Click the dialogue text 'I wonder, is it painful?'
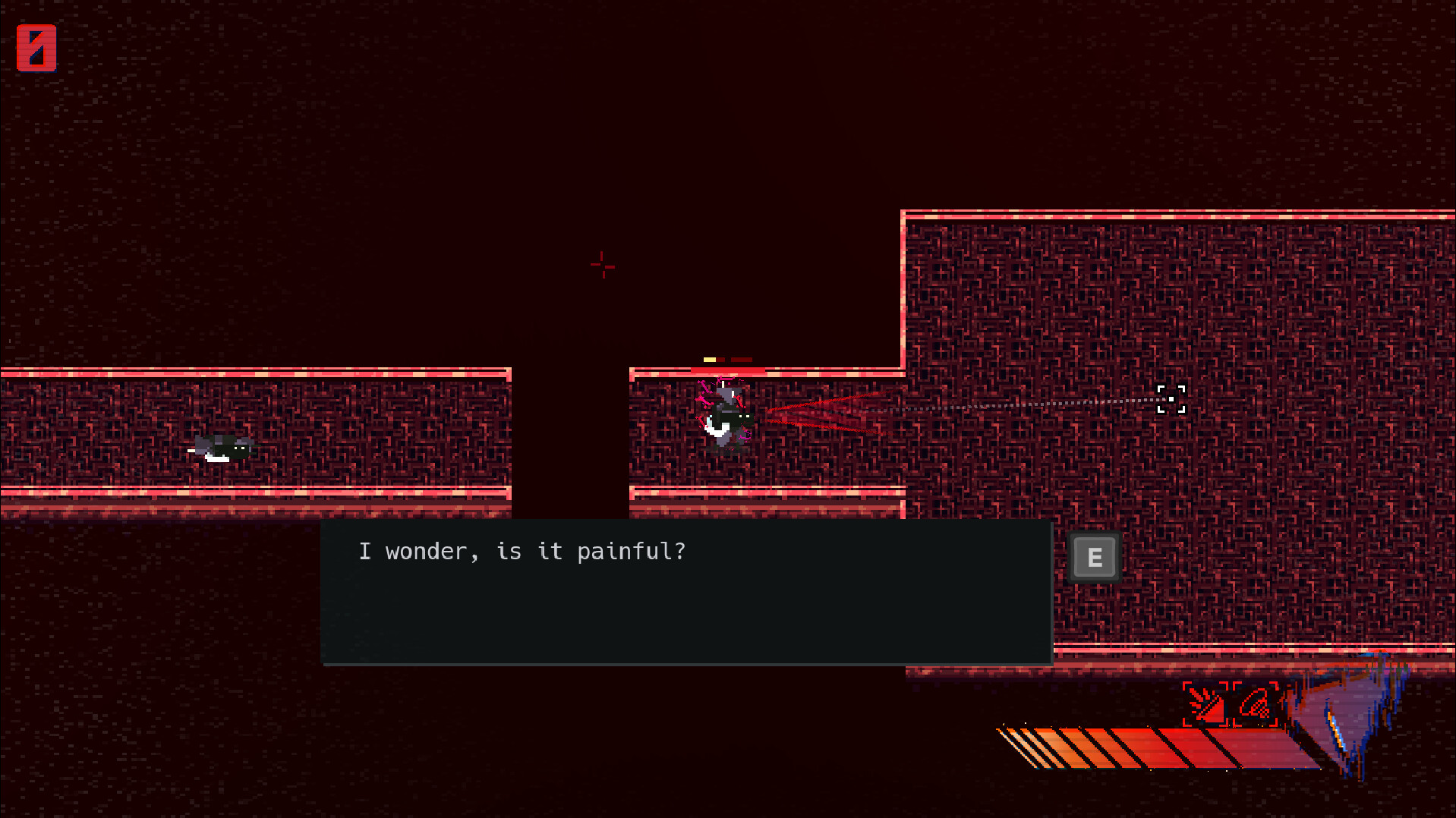1456x818 pixels. [x=524, y=552]
